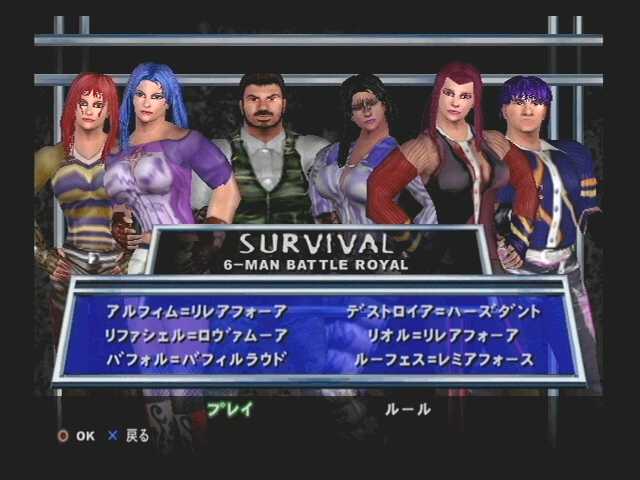
Task: Choose the リファシェル entrant row
Action: (x=195, y=335)
